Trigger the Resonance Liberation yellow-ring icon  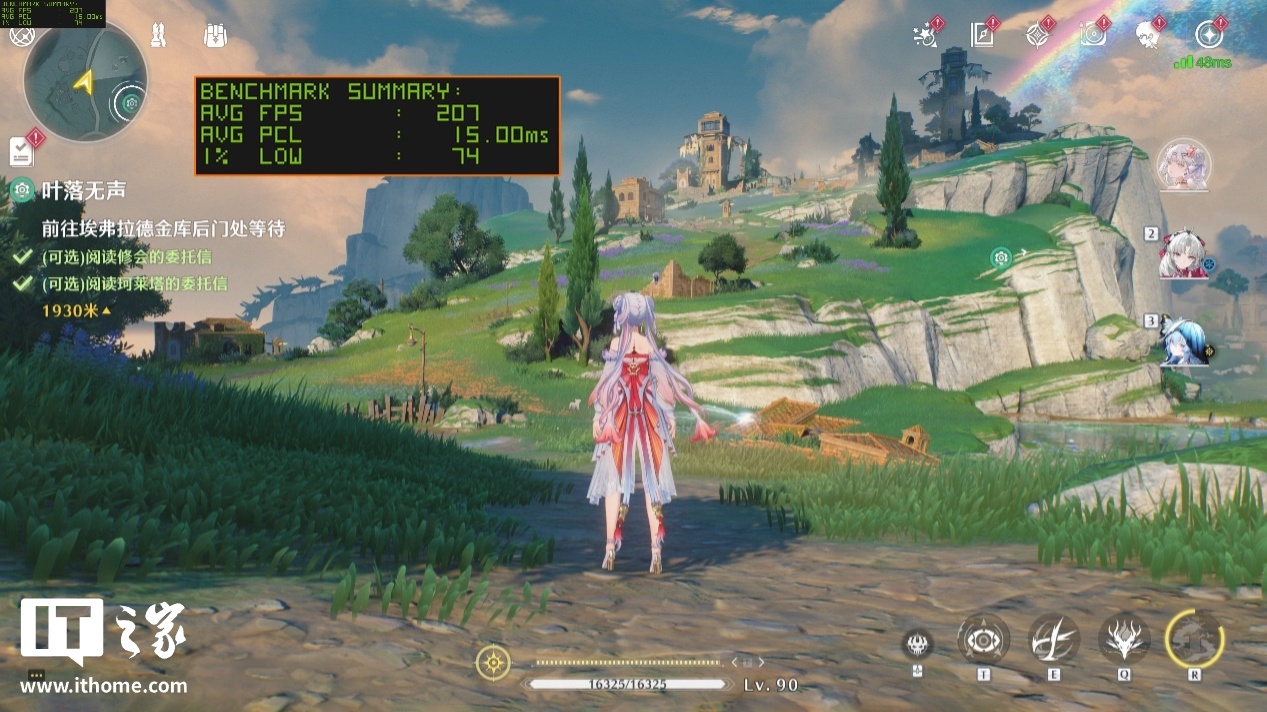click(1194, 638)
